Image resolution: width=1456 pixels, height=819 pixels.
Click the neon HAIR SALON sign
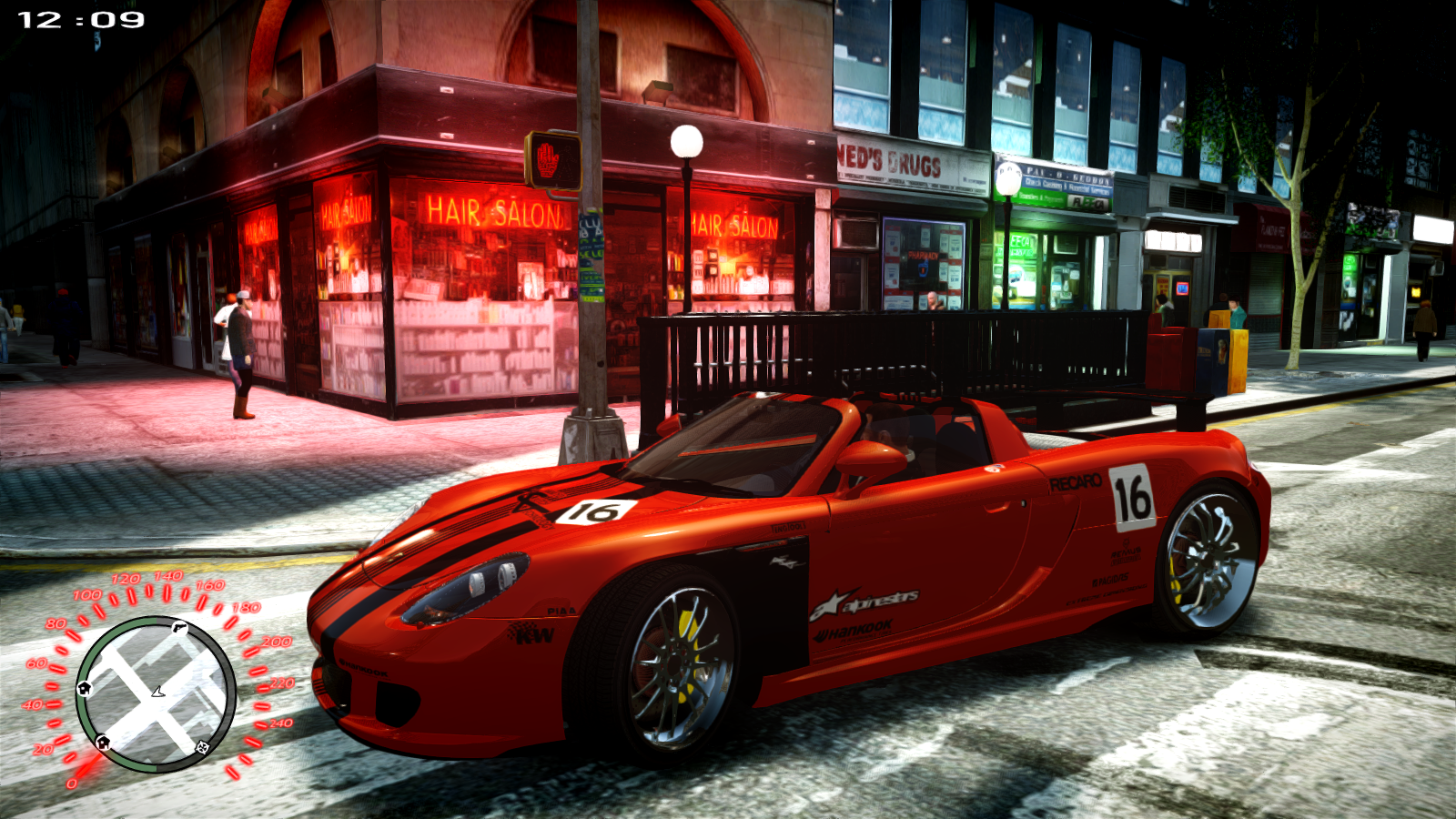[x=495, y=211]
